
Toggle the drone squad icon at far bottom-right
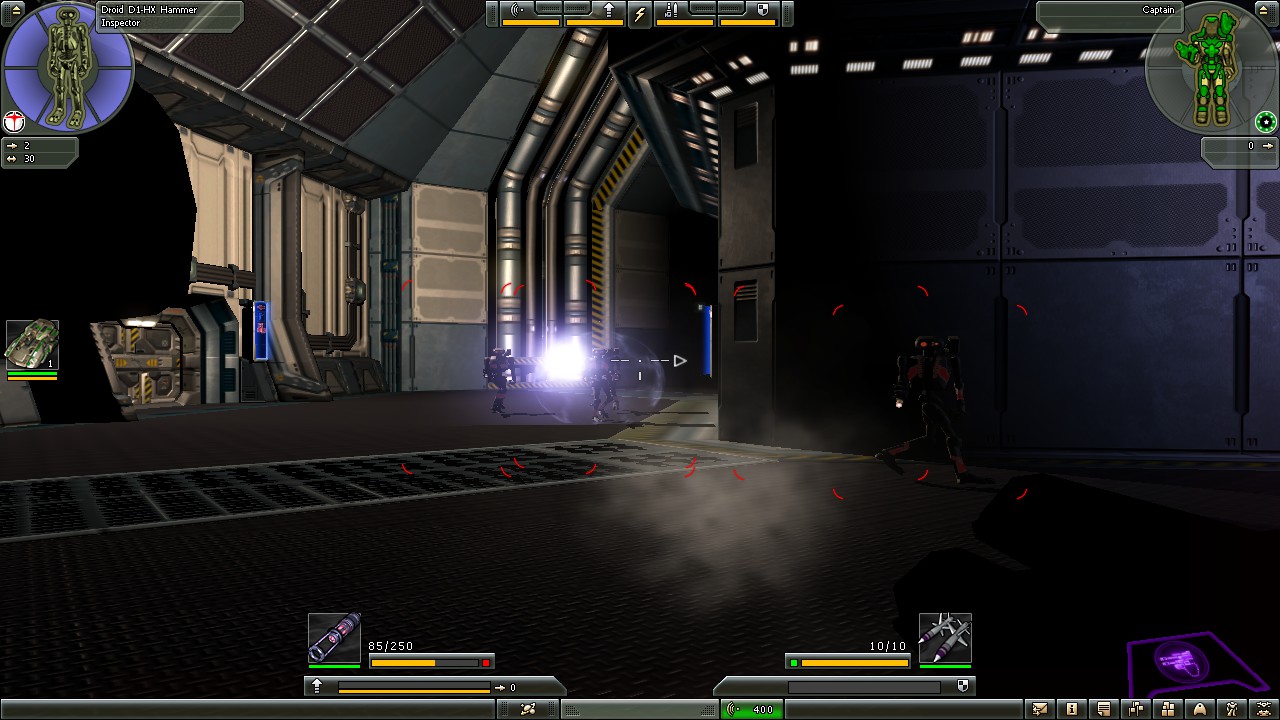[1263, 710]
